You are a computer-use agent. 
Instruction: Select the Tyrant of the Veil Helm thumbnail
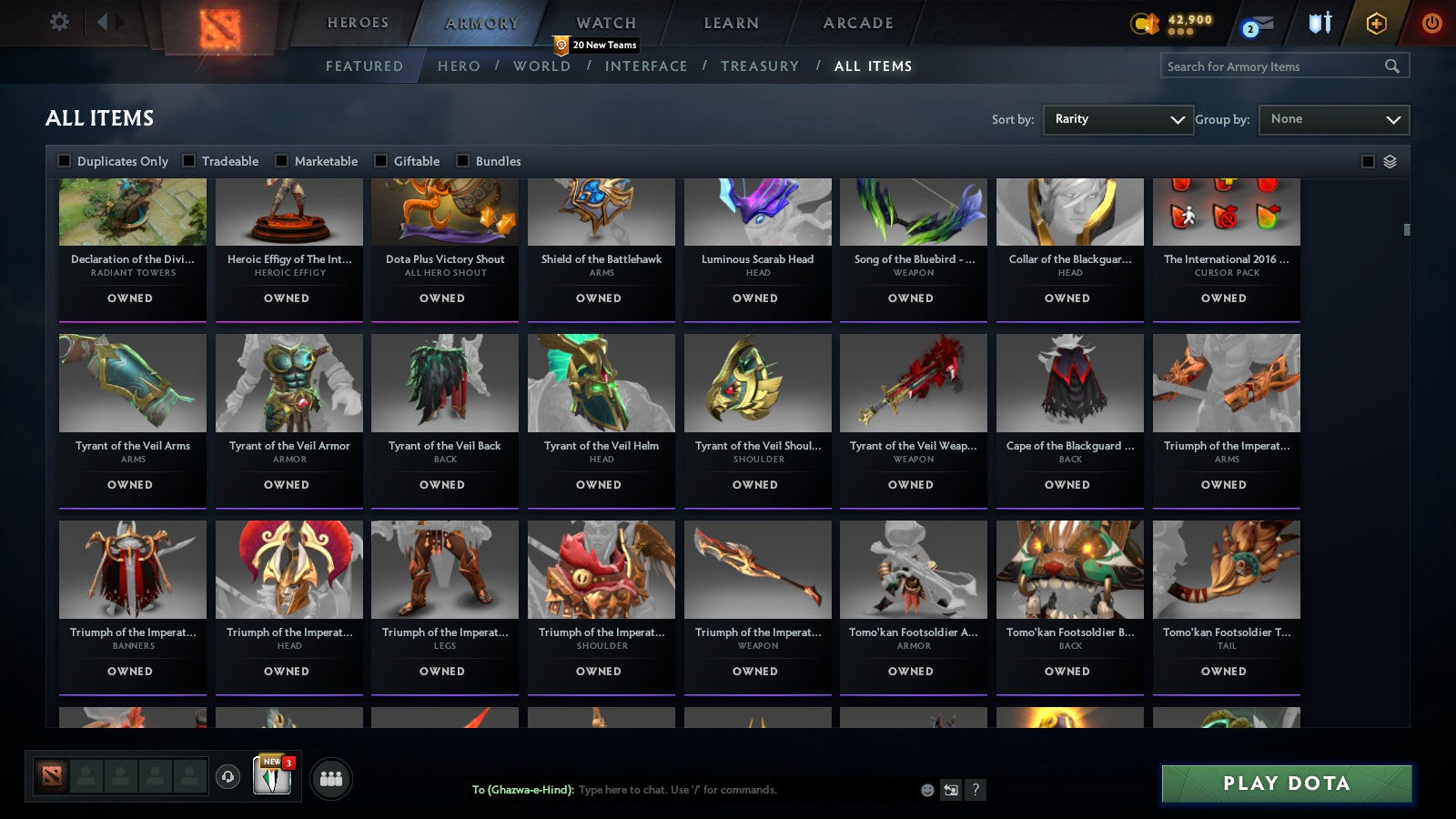click(x=601, y=383)
